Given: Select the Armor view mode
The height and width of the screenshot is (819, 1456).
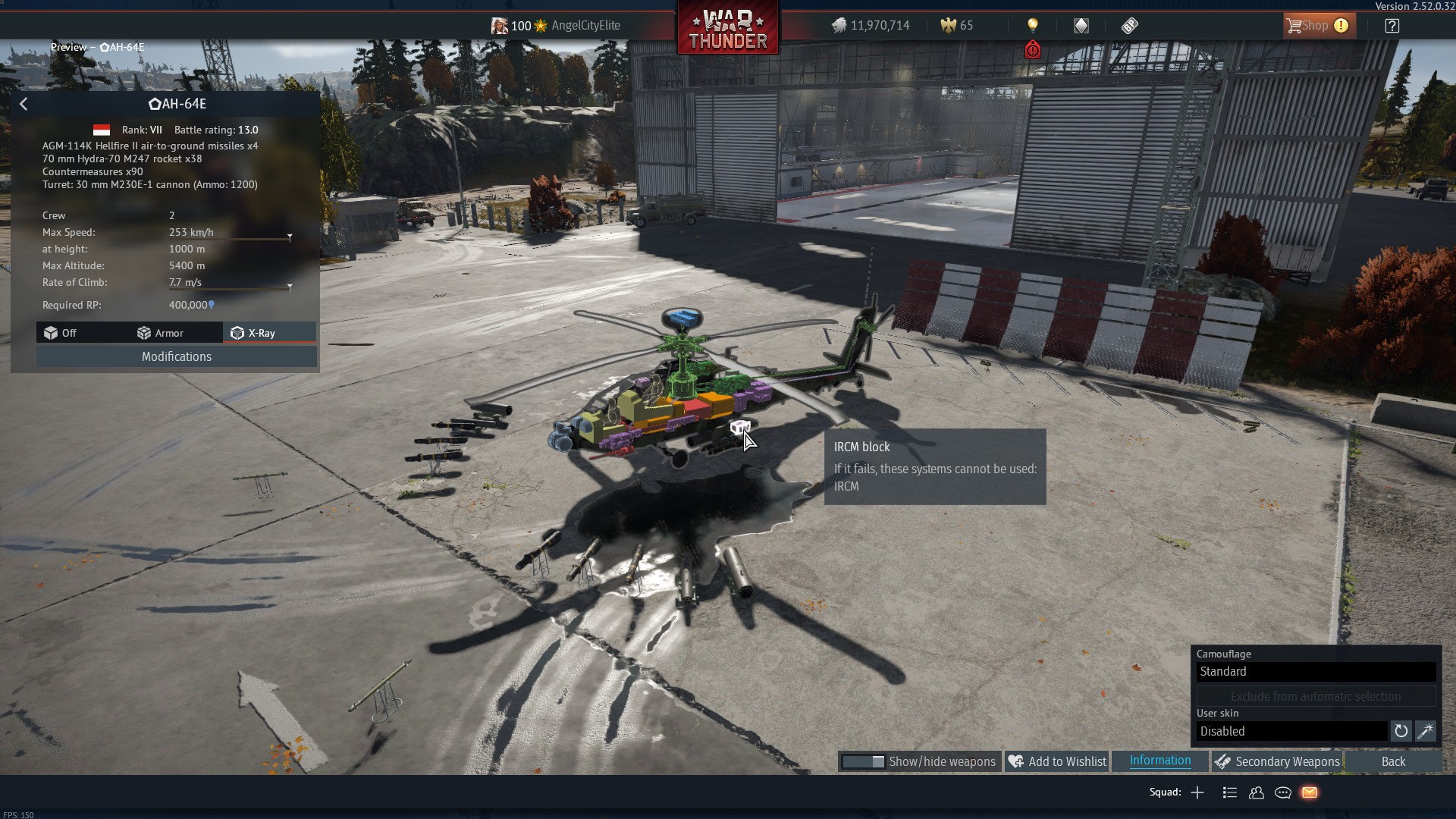Looking at the screenshot, I should tap(160, 333).
